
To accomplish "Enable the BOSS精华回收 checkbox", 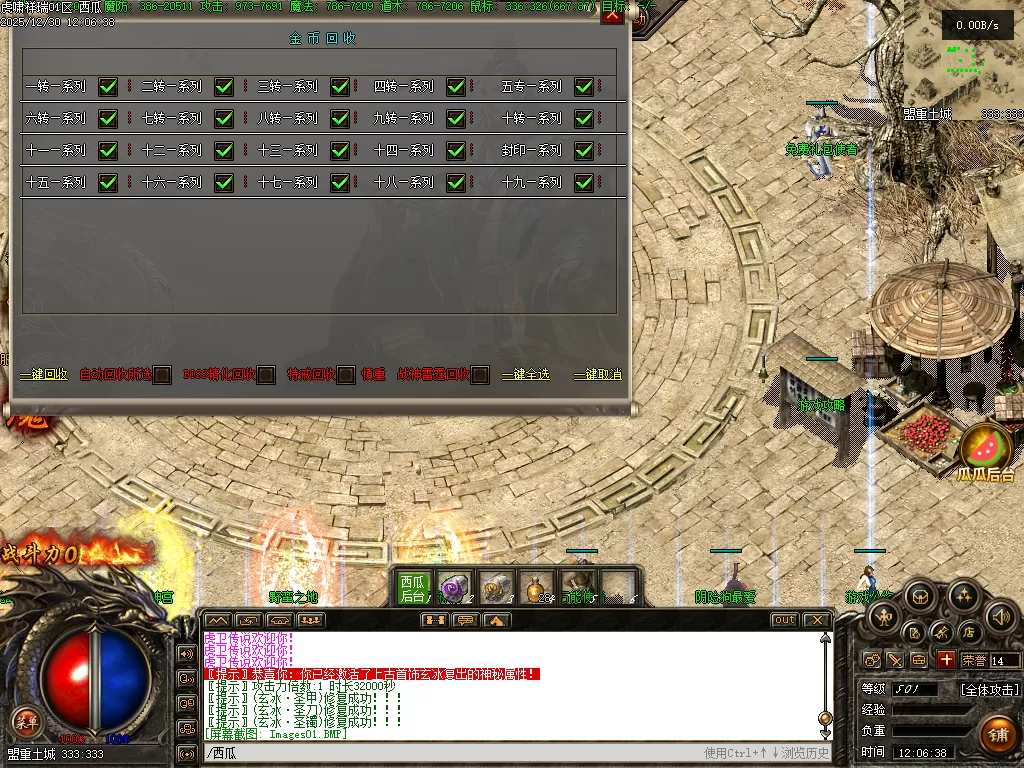I will [266, 375].
